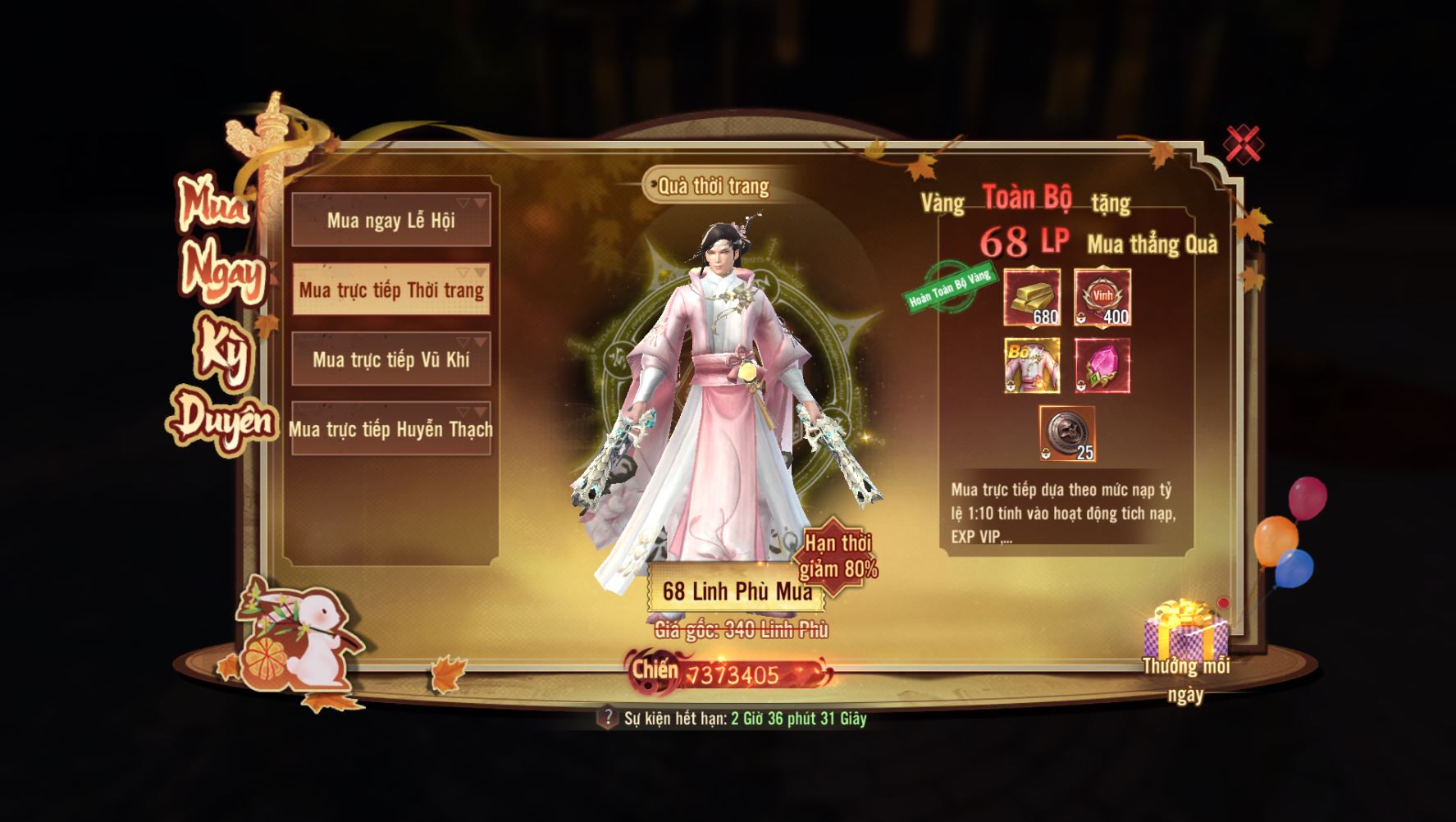Image resolution: width=1456 pixels, height=822 pixels.
Task: Show event help via the question mark
Action: [x=607, y=718]
